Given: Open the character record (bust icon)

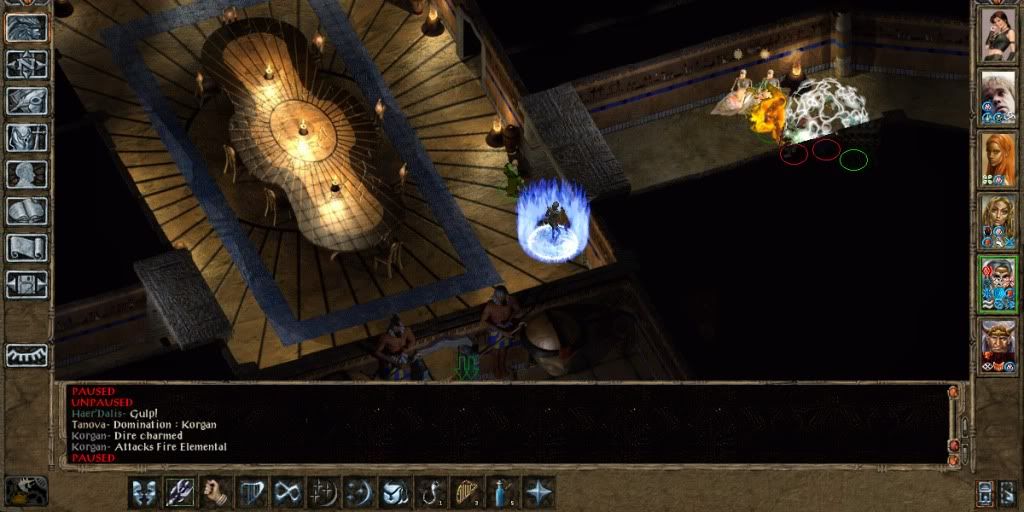Looking at the screenshot, I should pyautogui.click(x=26, y=174).
